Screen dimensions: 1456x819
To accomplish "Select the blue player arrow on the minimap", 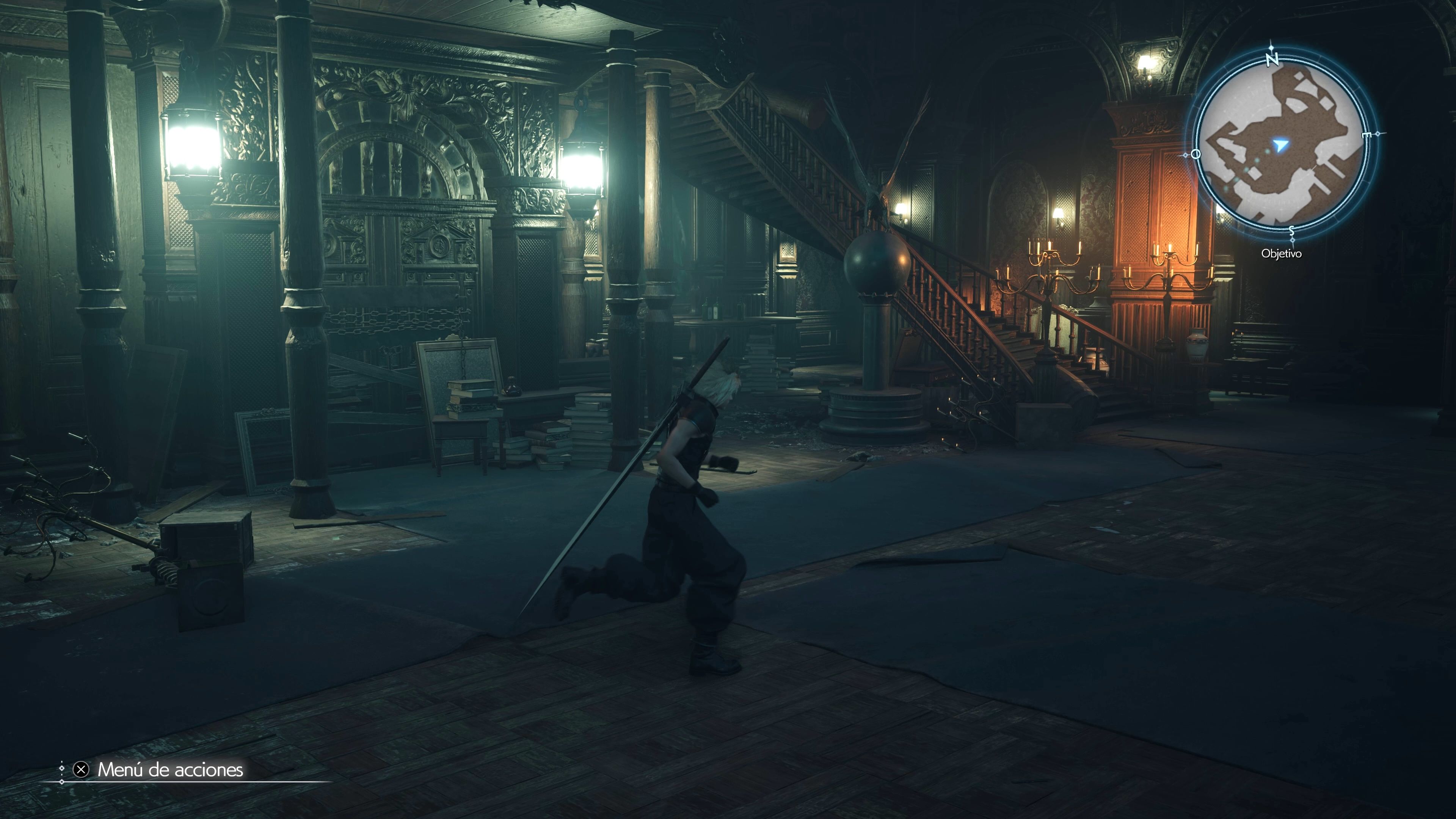I will tap(1280, 145).
